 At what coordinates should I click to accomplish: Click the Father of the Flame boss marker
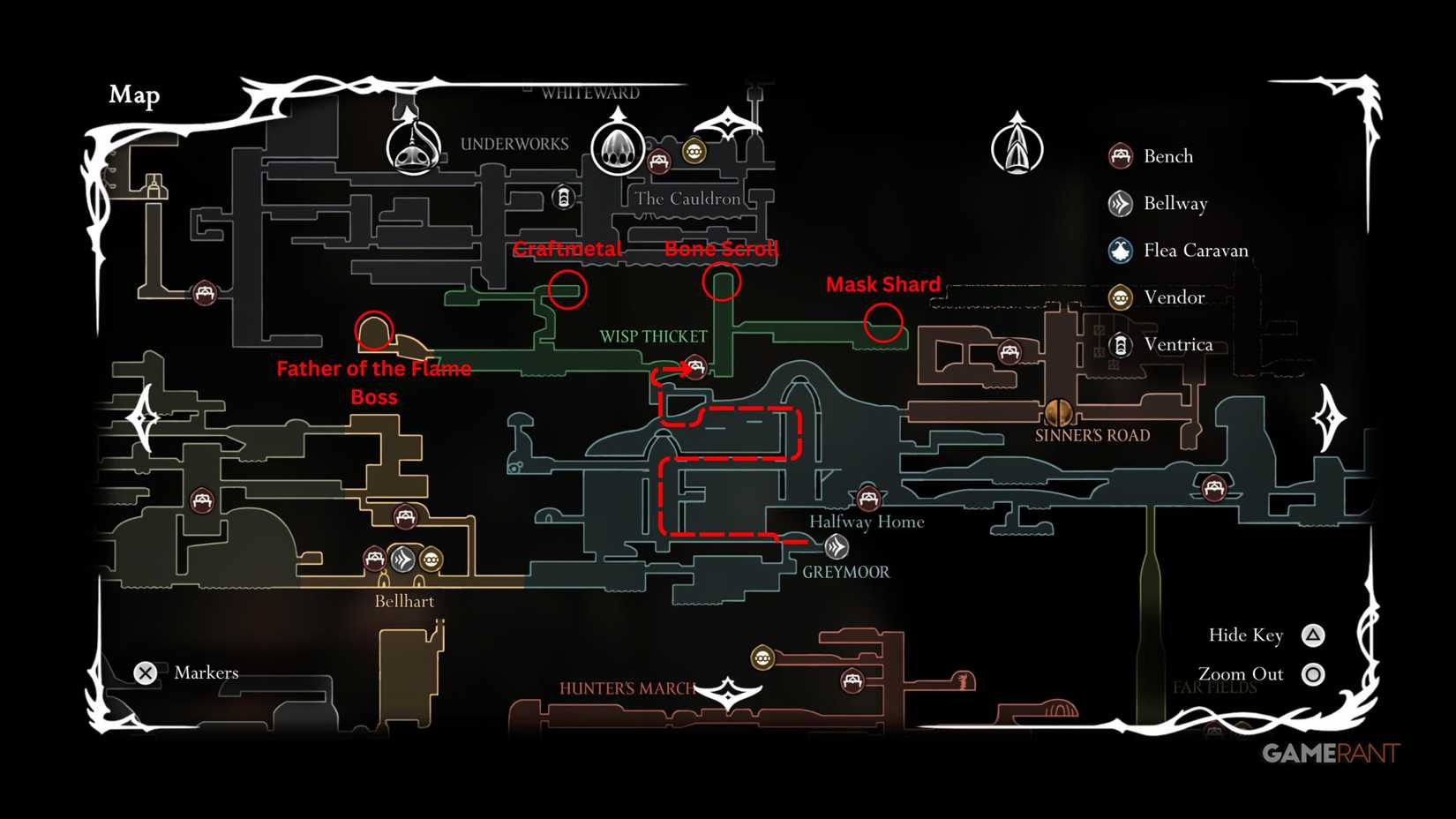pos(373,331)
